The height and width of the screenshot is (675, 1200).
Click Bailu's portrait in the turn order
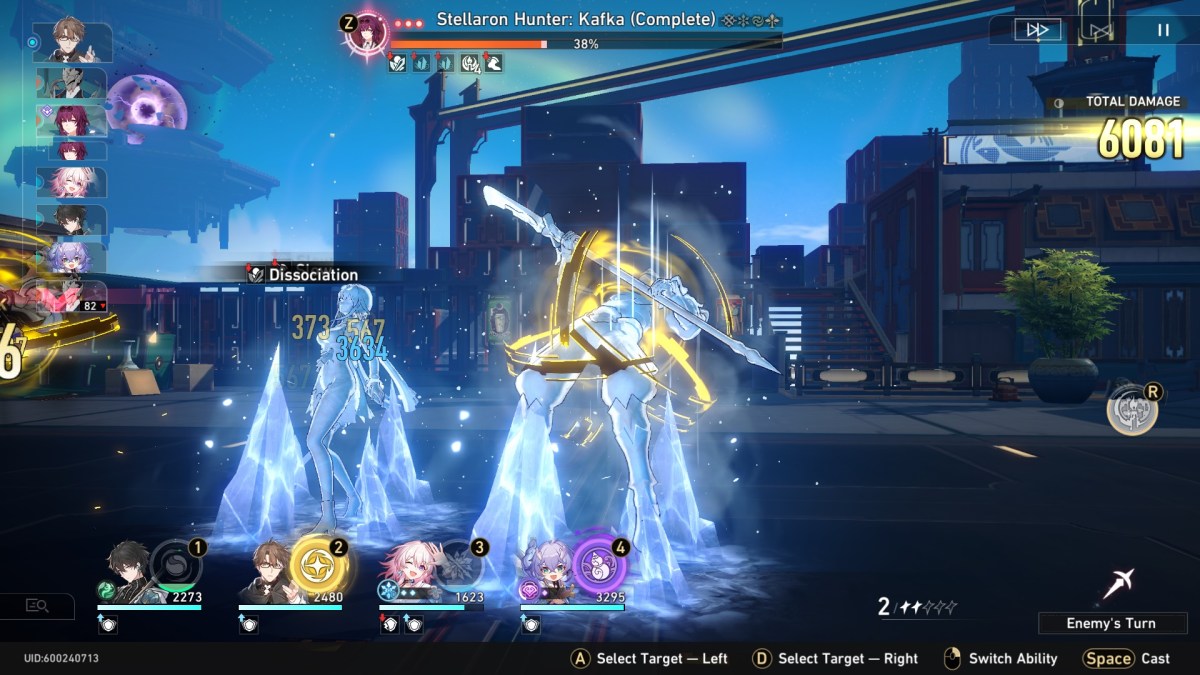(x=72, y=258)
